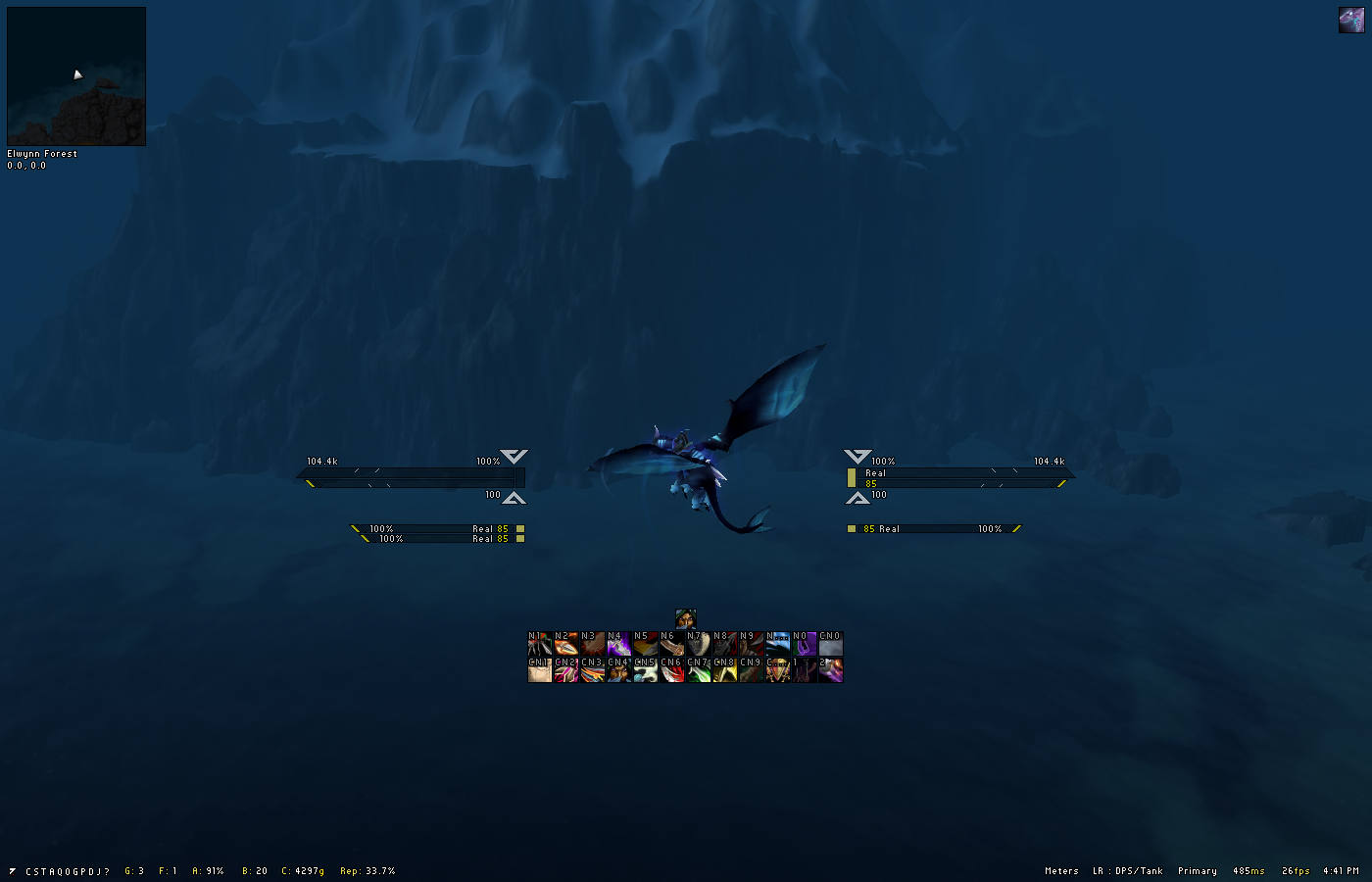Switch the Primary spec in bottom bar
The image size is (1372, 882).
point(1198,871)
